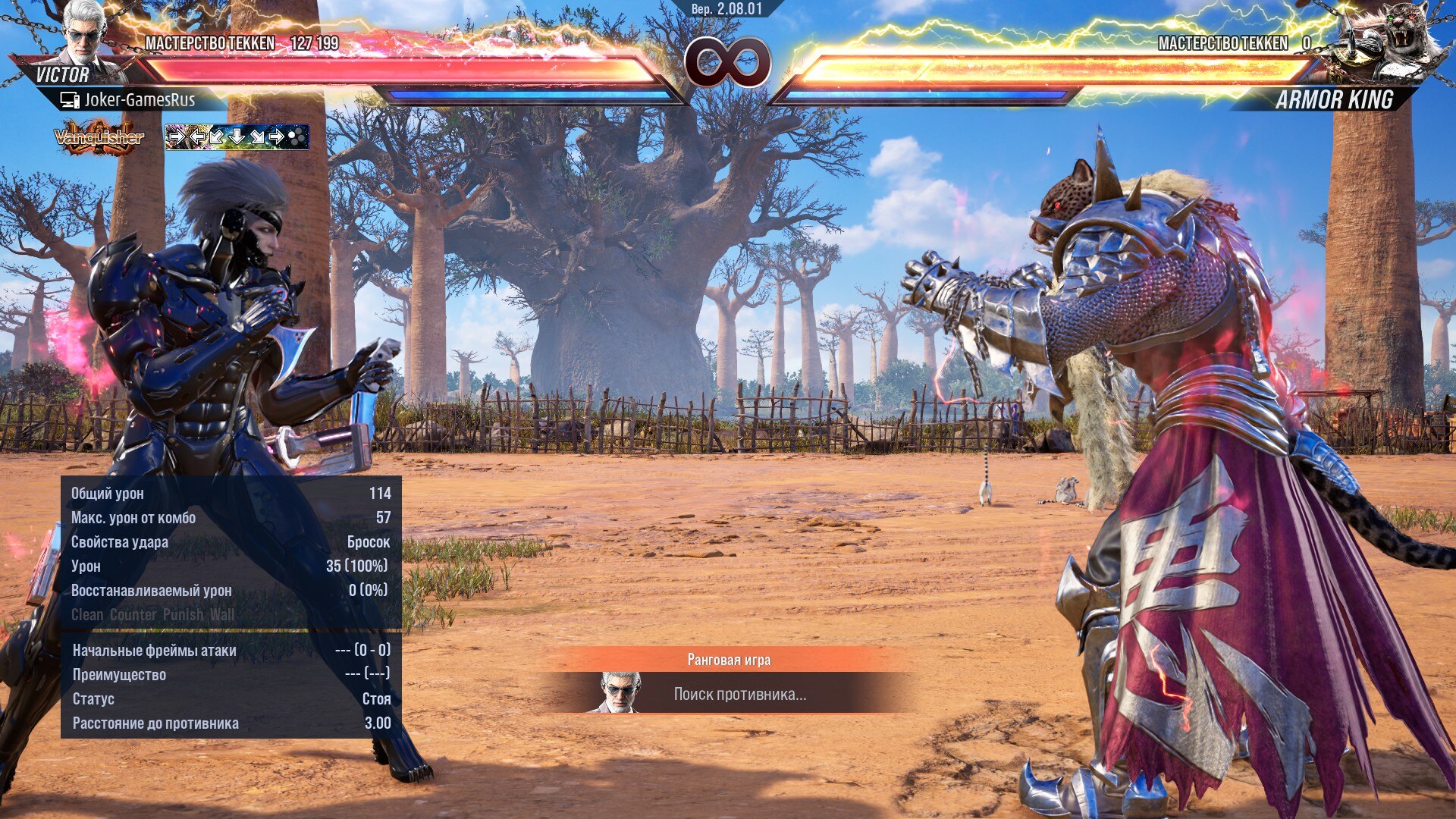Click the command input arrows display

pos(237,137)
